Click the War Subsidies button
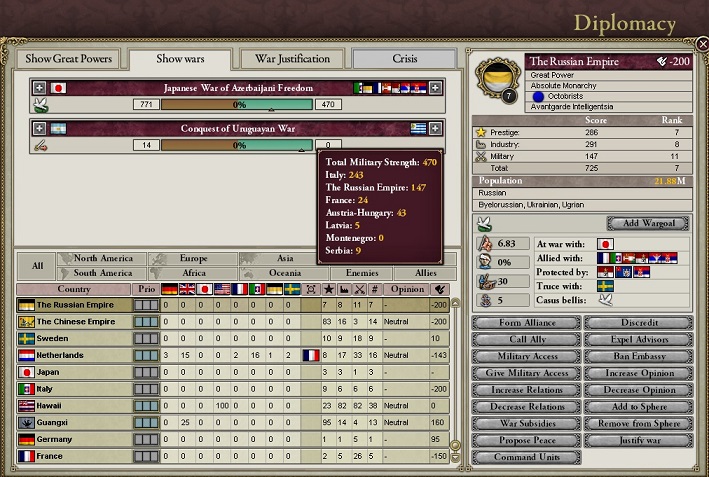 click(x=525, y=425)
